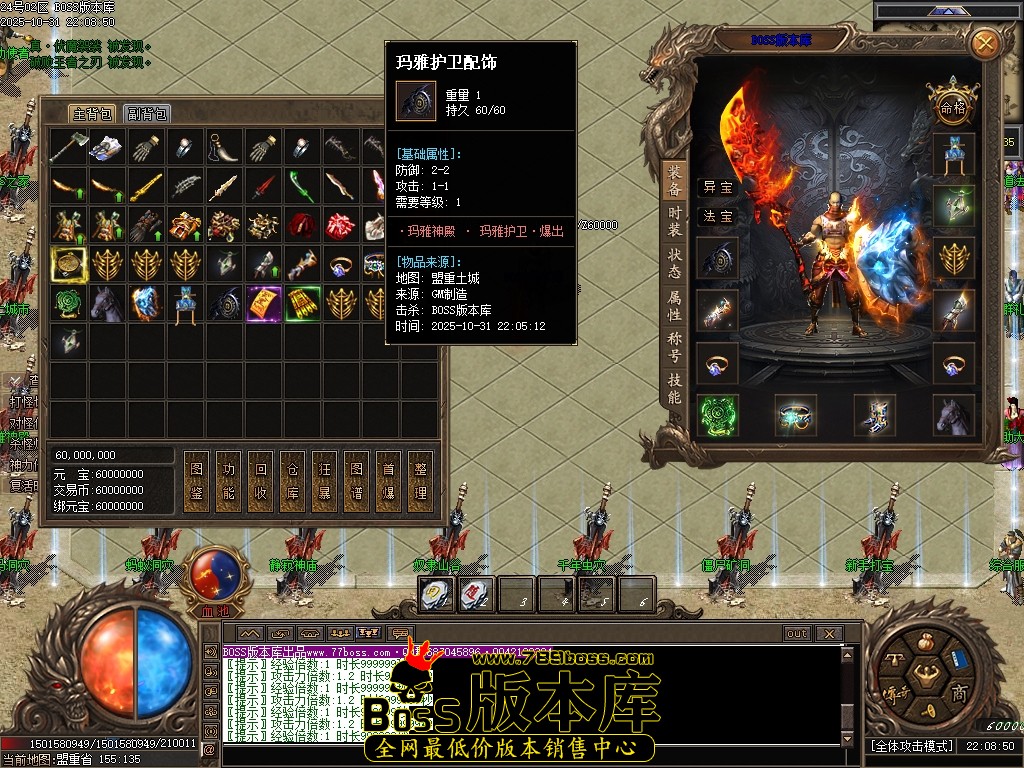
Task: Select the battle axe in the bag
Action: pos(68,148)
